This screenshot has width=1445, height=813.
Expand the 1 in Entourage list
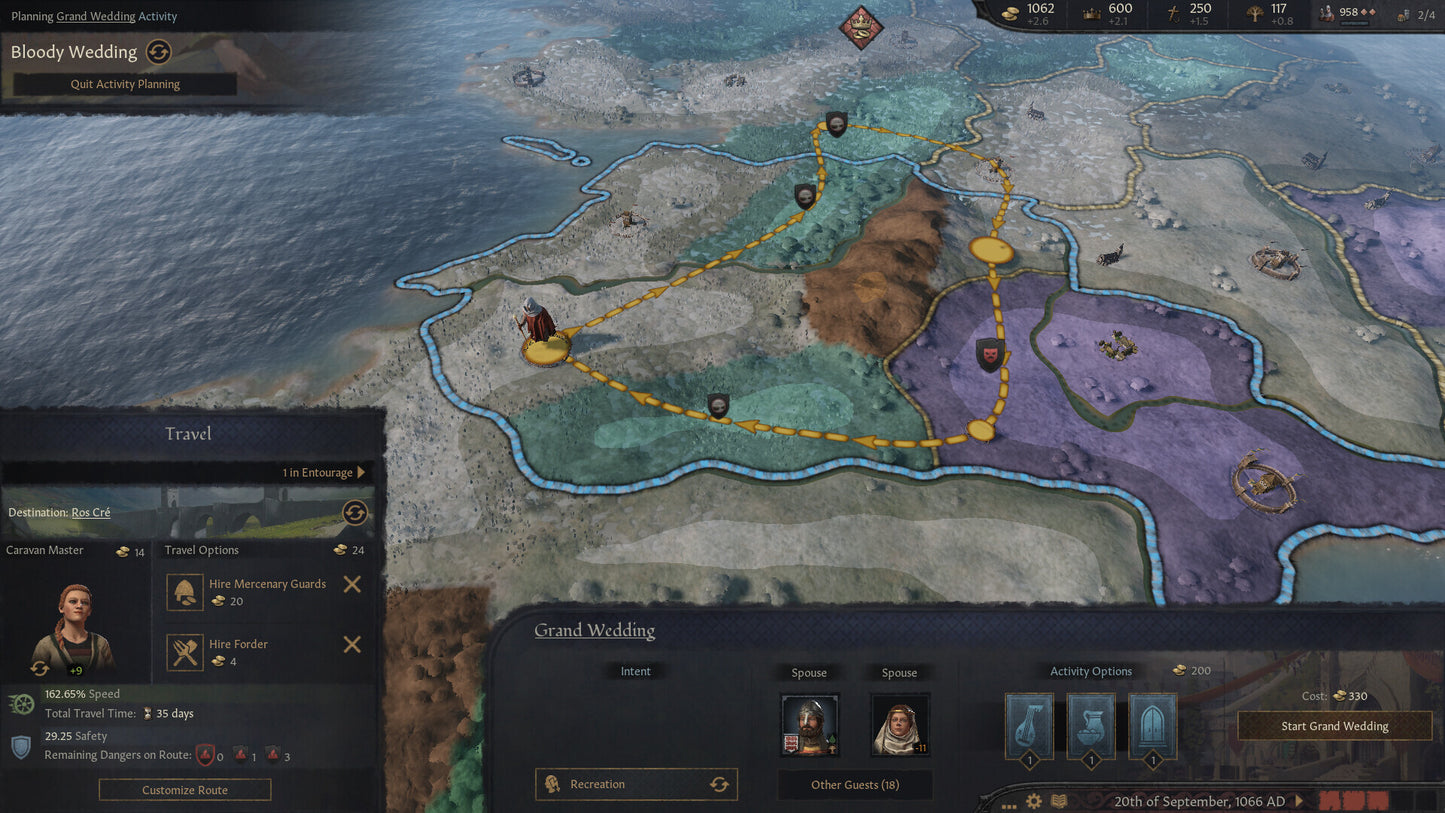323,471
